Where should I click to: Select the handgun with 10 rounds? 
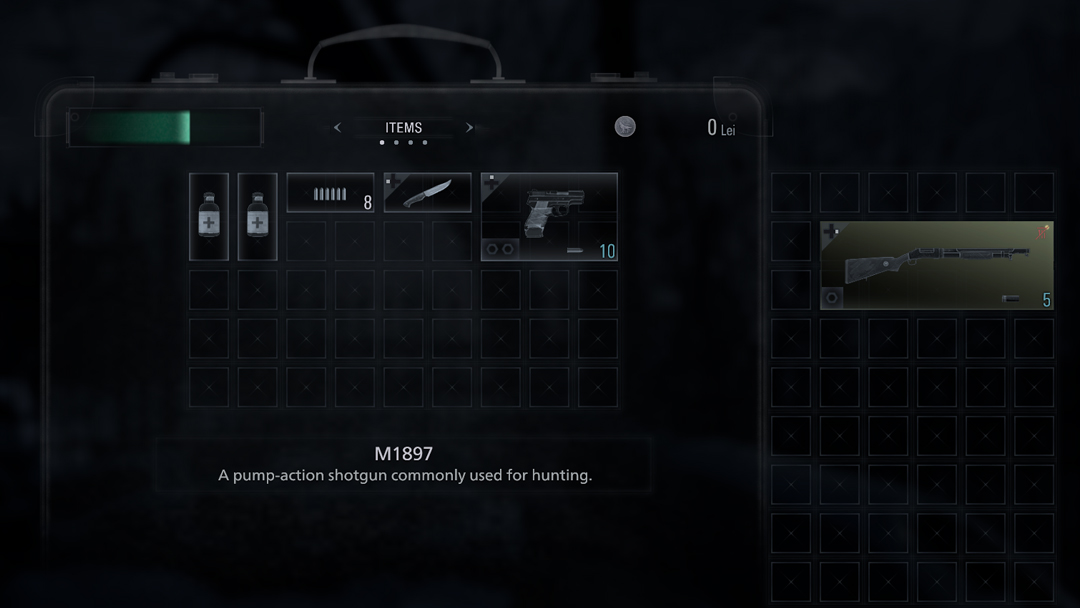pyautogui.click(x=549, y=217)
